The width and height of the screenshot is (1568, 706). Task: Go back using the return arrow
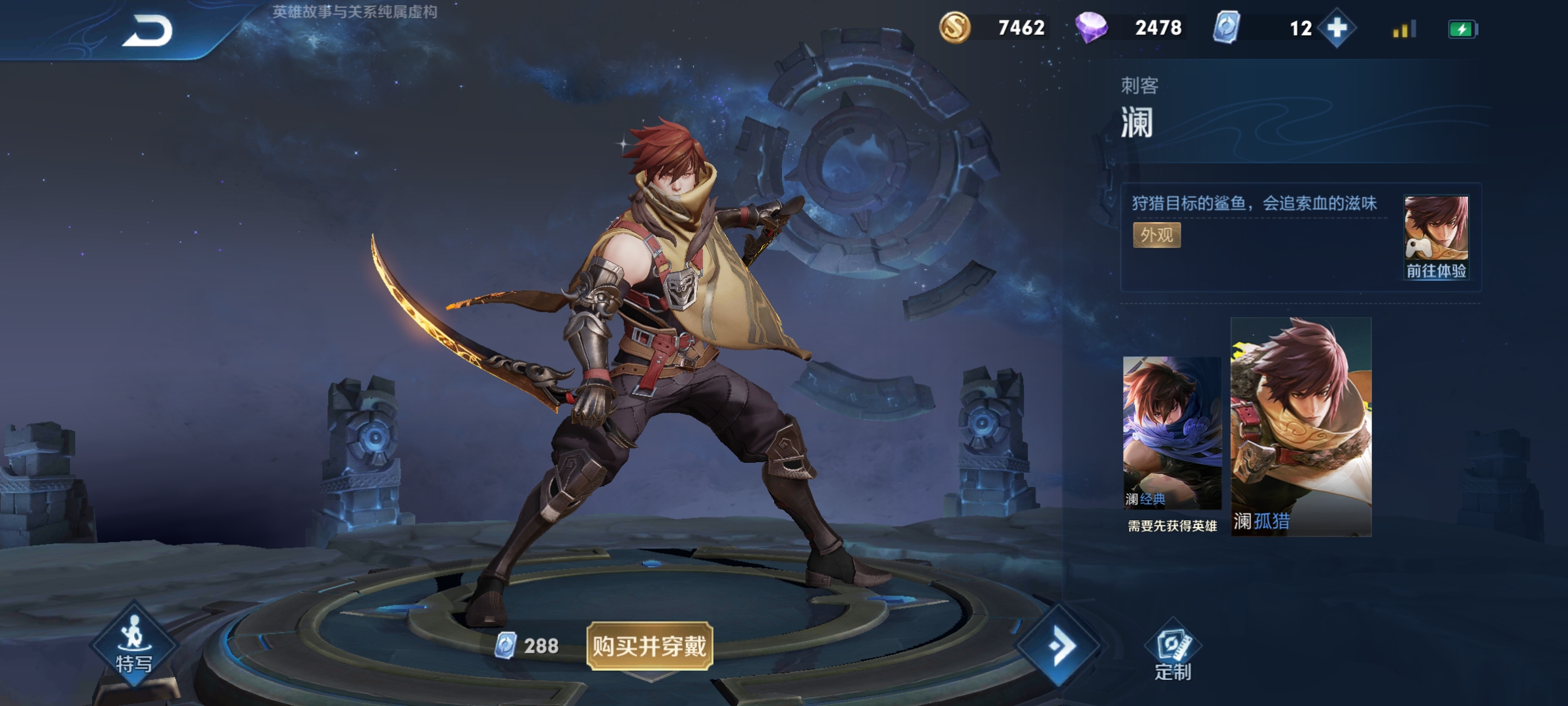(x=147, y=31)
